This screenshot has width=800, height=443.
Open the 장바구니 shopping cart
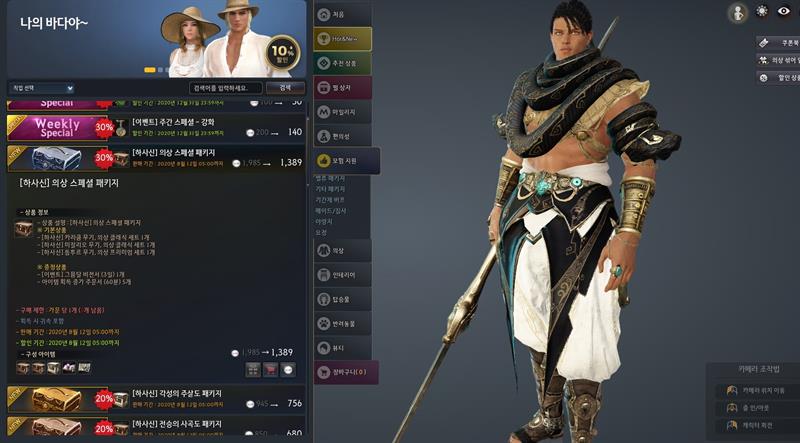click(345, 372)
